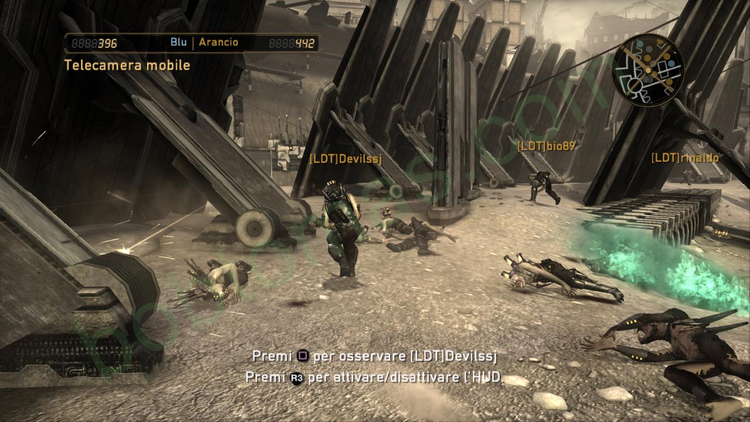The image size is (750, 422).
Task: Choose the Blu team label
Action: [179, 43]
